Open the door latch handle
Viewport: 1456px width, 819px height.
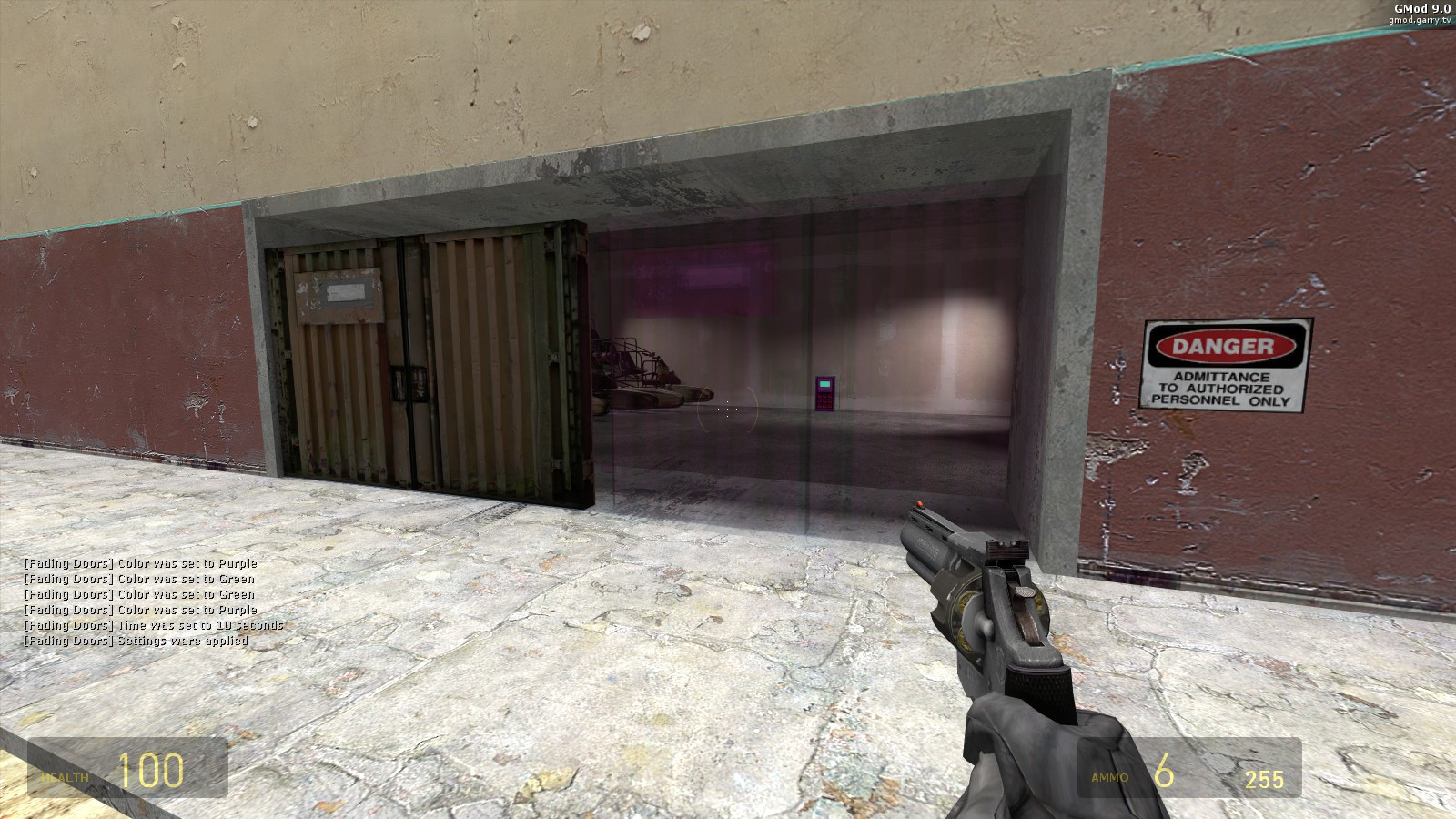(409, 382)
